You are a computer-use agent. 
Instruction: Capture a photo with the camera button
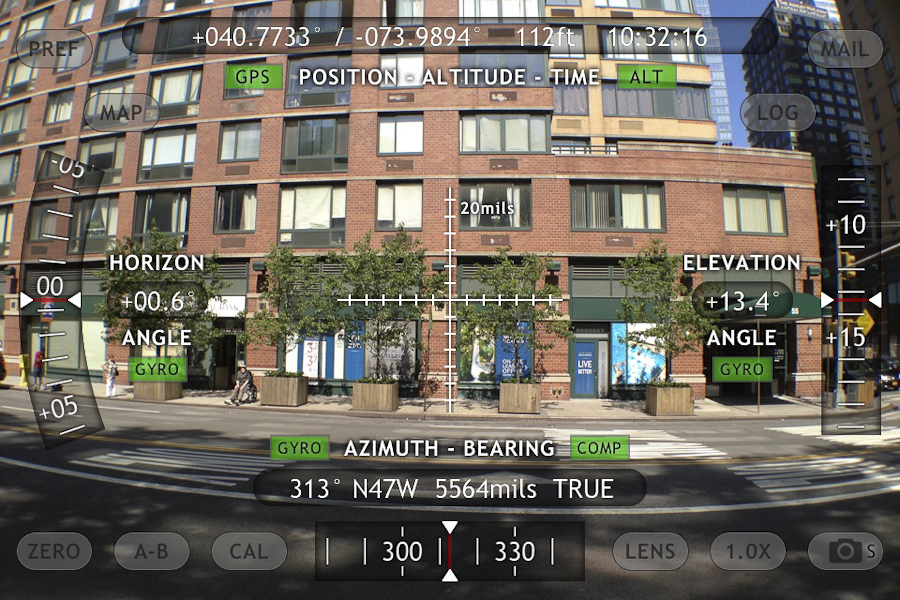coord(846,551)
